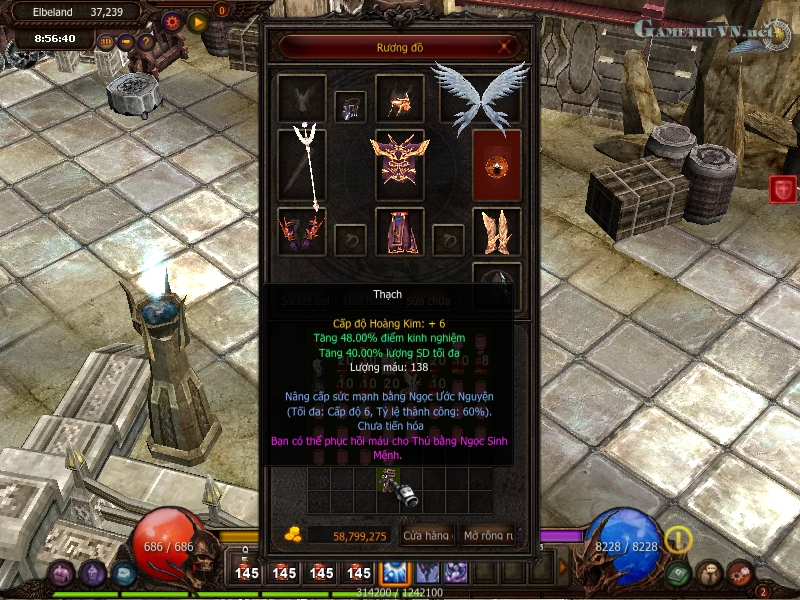Select the equipped purple-gold chest armor
The width and height of the screenshot is (800, 600).
pyautogui.click(x=400, y=163)
